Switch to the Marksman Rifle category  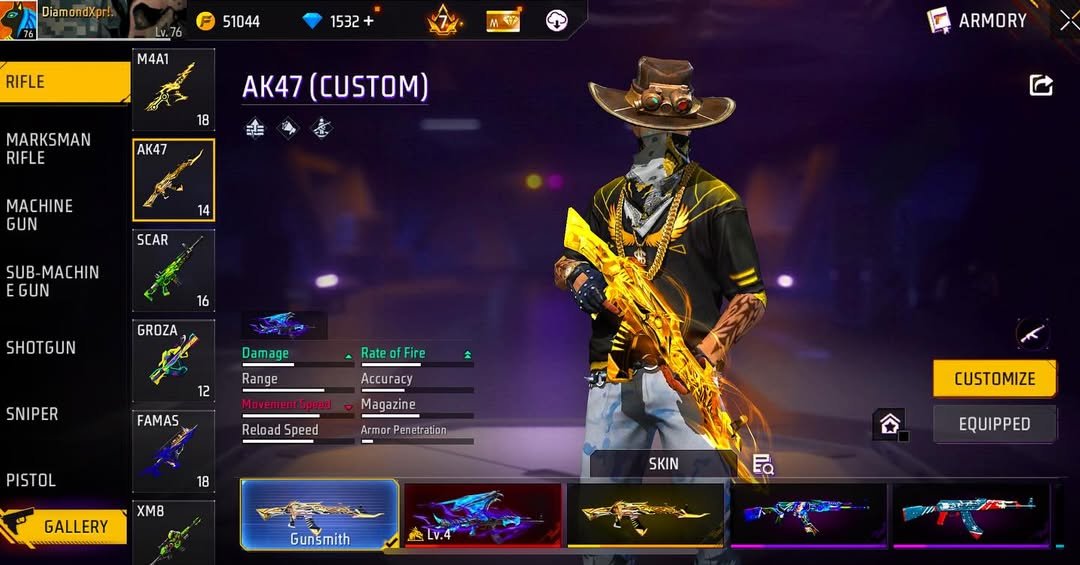(48, 149)
